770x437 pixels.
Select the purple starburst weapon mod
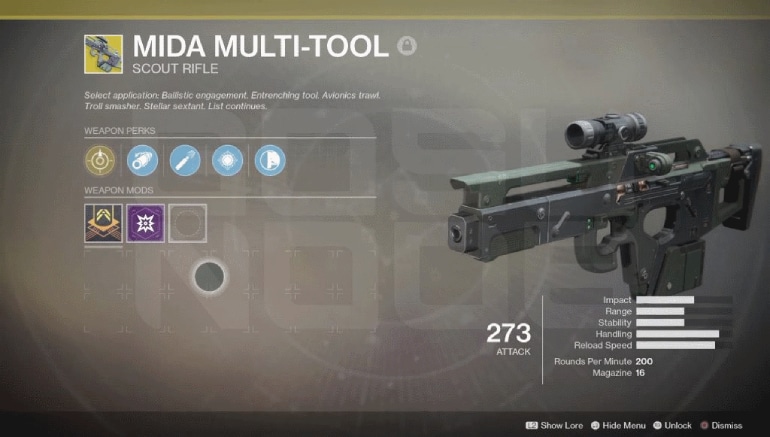point(145,223)
